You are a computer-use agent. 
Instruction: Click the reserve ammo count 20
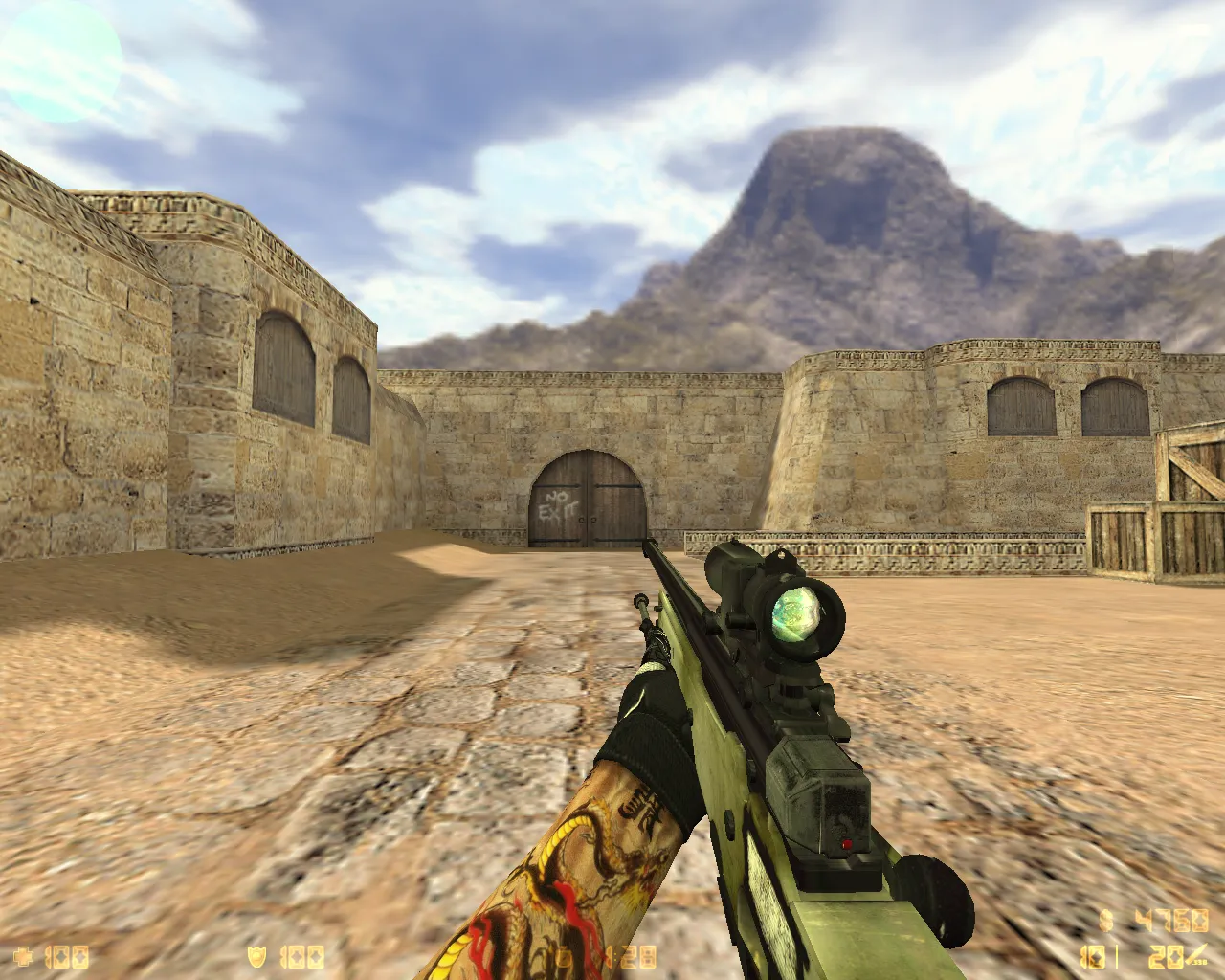1168,956
